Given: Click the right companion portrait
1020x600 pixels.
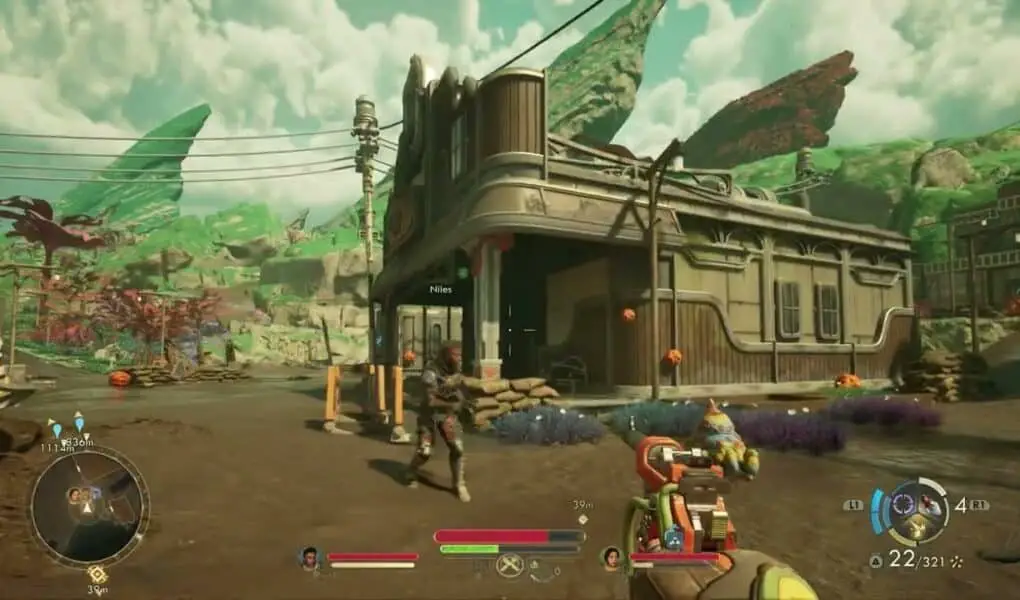Looking at the screenshot, I should 611,558.
